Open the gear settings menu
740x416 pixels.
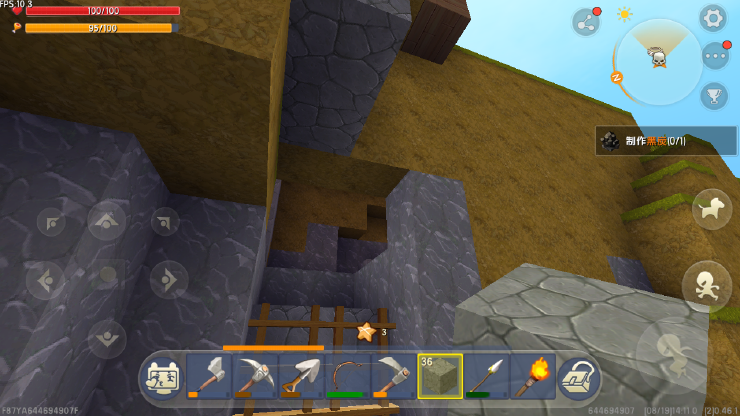pyautogui.click(x=712, y=17)
